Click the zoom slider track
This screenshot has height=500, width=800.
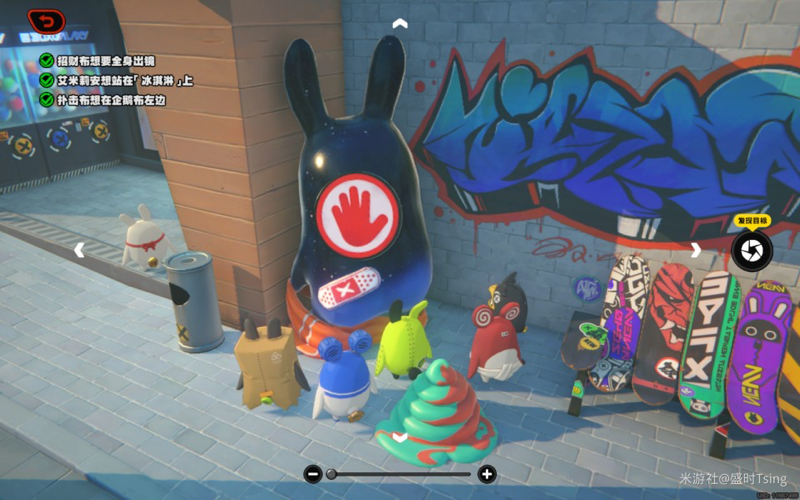point(400,474)
